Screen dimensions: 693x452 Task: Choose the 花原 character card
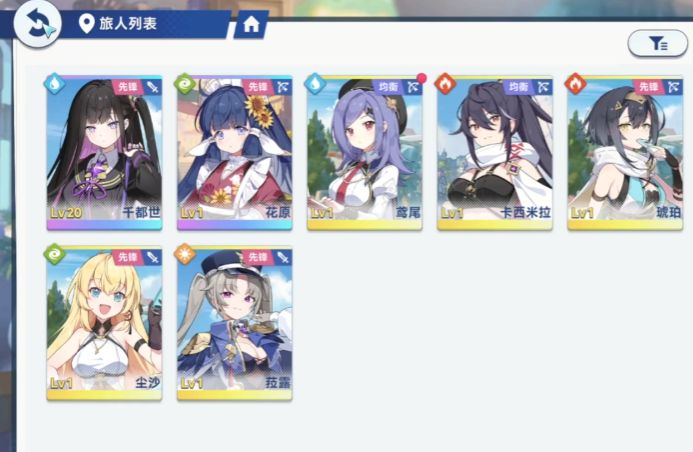click(x=234, y=152)
